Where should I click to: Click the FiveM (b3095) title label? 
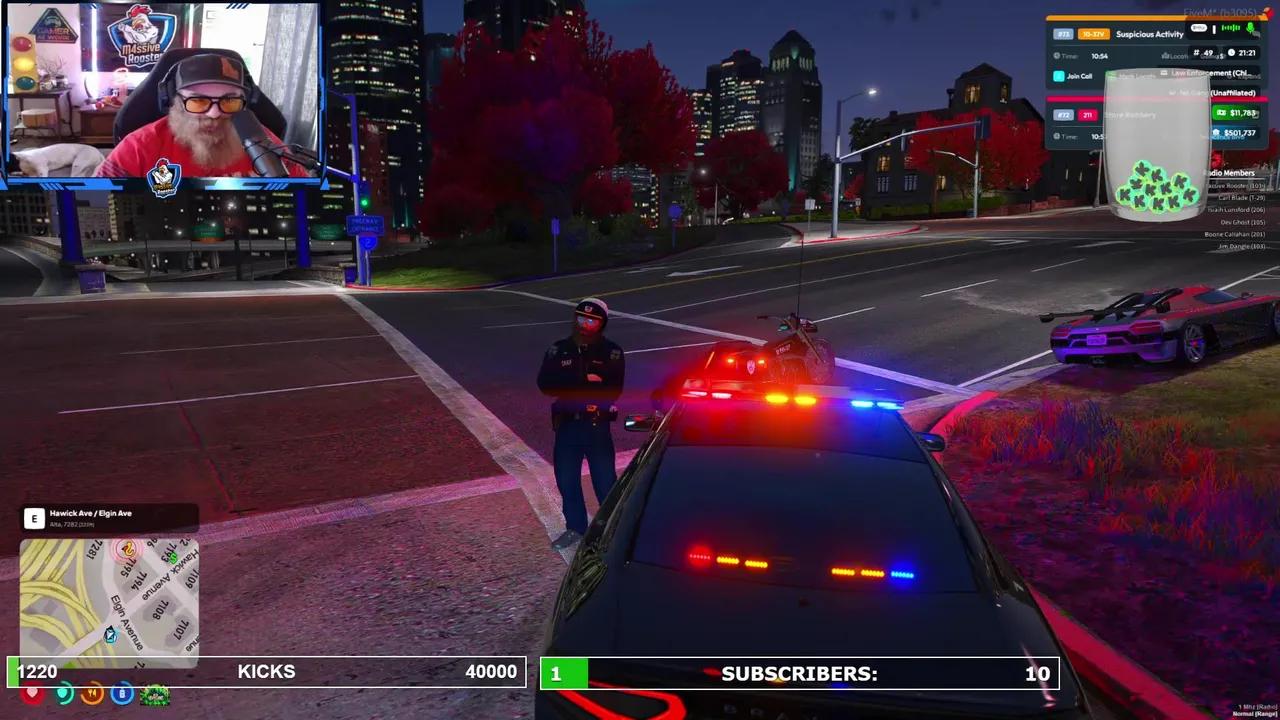click(1220, 13)
